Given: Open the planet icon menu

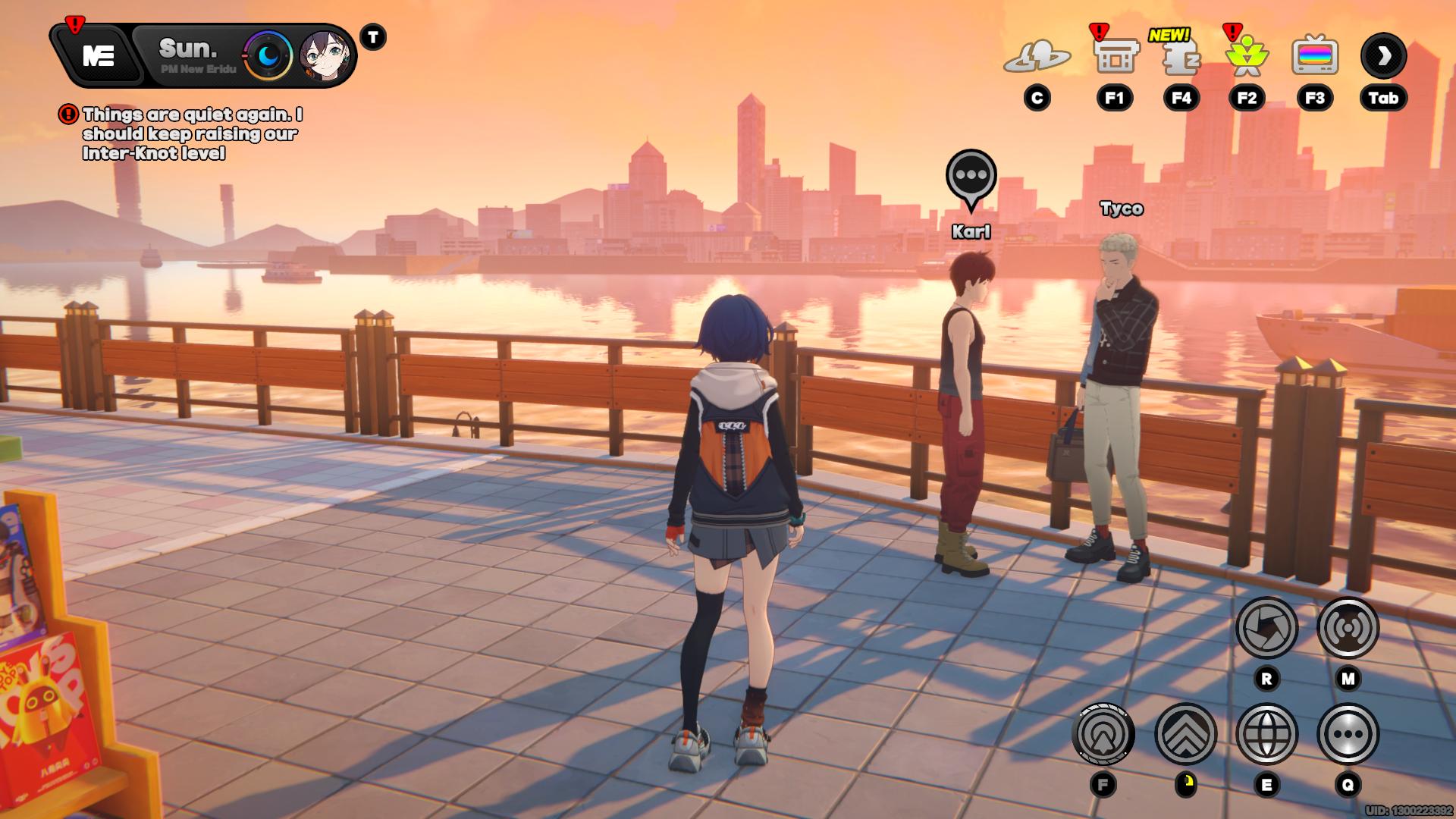Looking at the screenshot, I should (x=1037, y=56).
